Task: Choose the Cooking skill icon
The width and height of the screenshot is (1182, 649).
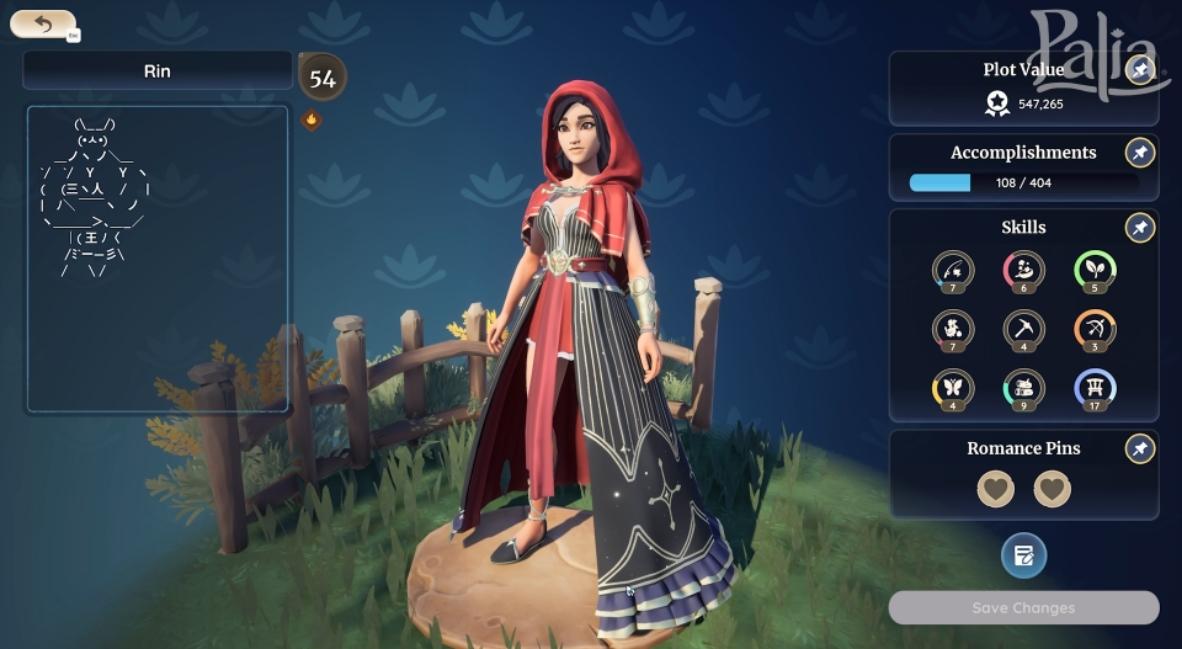Action: 1024,269
